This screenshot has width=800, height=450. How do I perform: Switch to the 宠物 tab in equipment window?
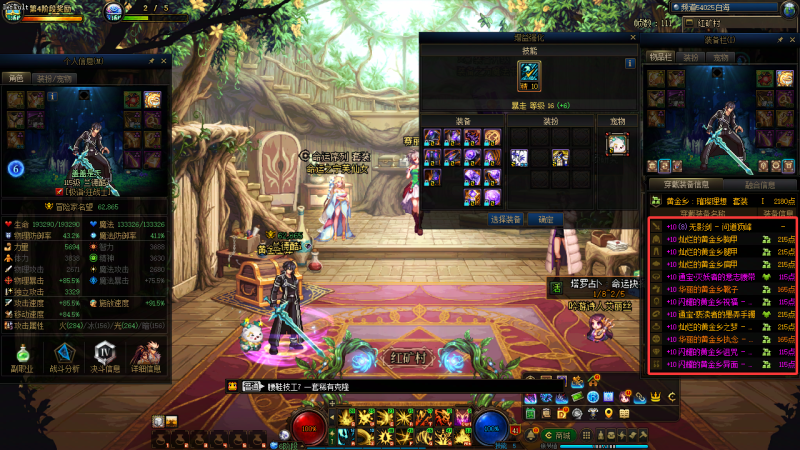[722, 58]
